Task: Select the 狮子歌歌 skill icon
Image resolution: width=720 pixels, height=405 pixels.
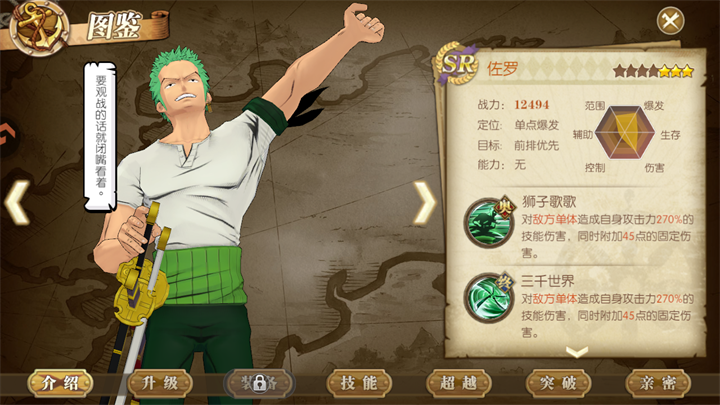Action: point(489,222)
